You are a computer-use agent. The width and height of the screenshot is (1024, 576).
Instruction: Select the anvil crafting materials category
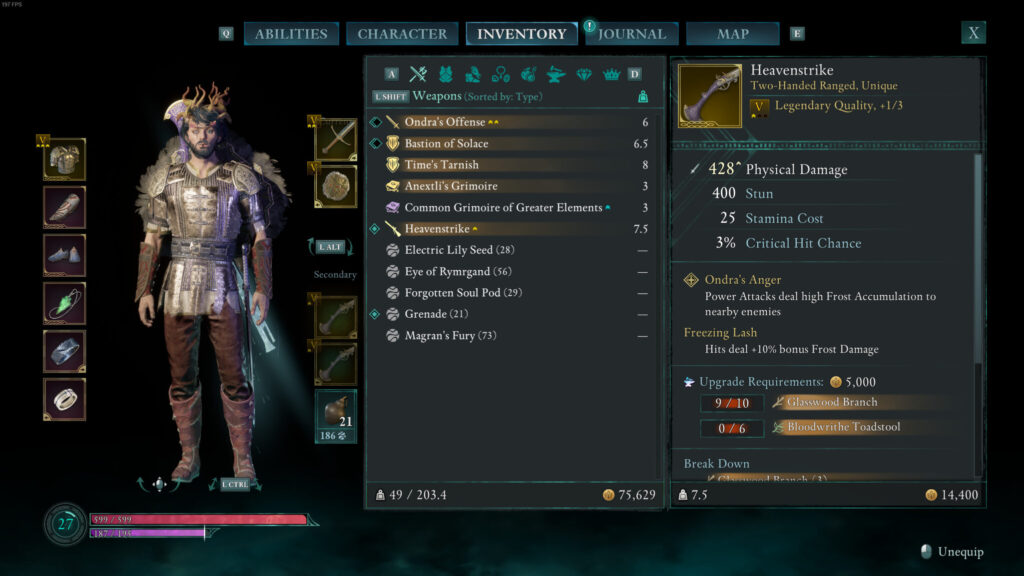556,74
